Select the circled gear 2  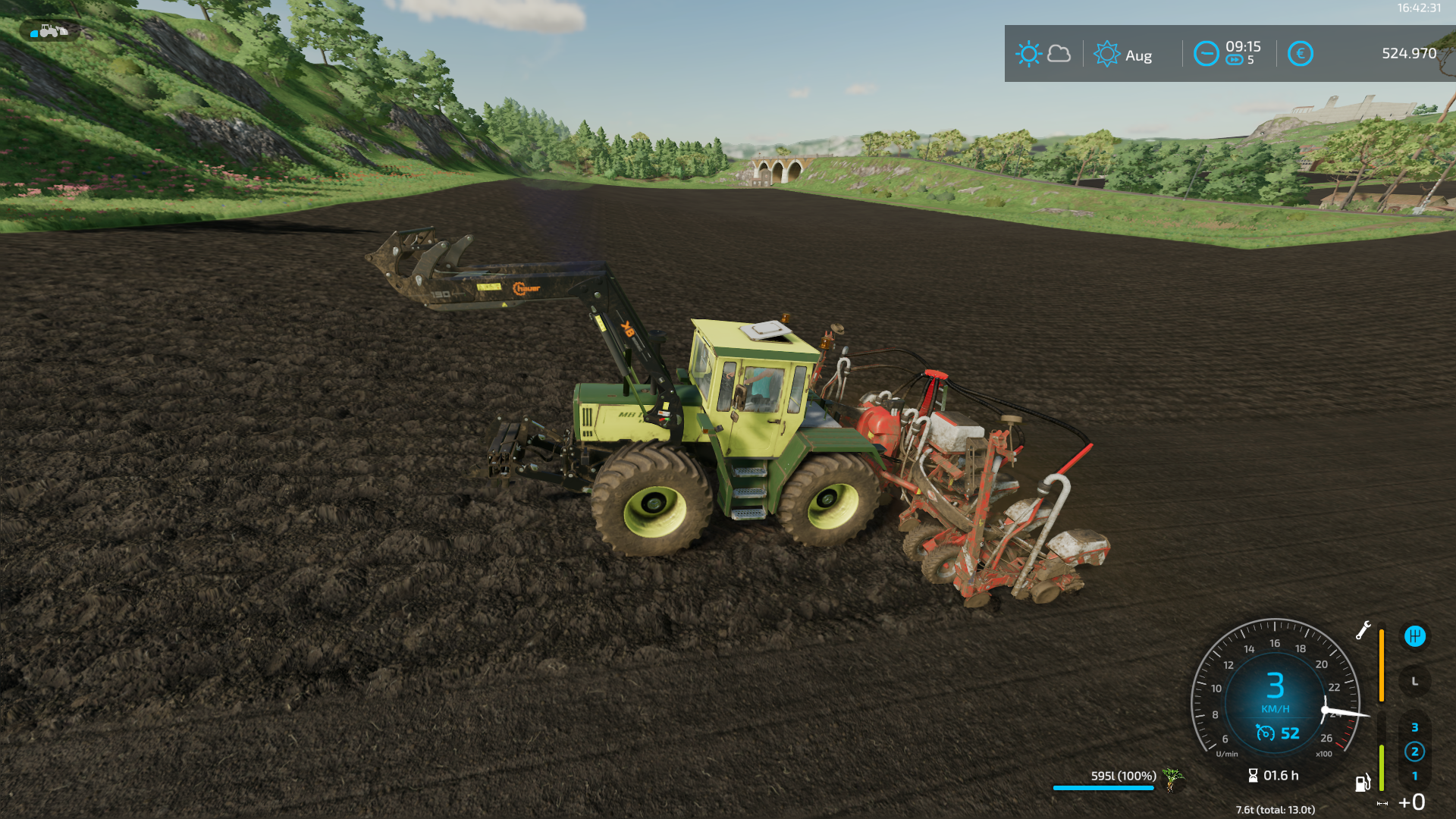1414,752
